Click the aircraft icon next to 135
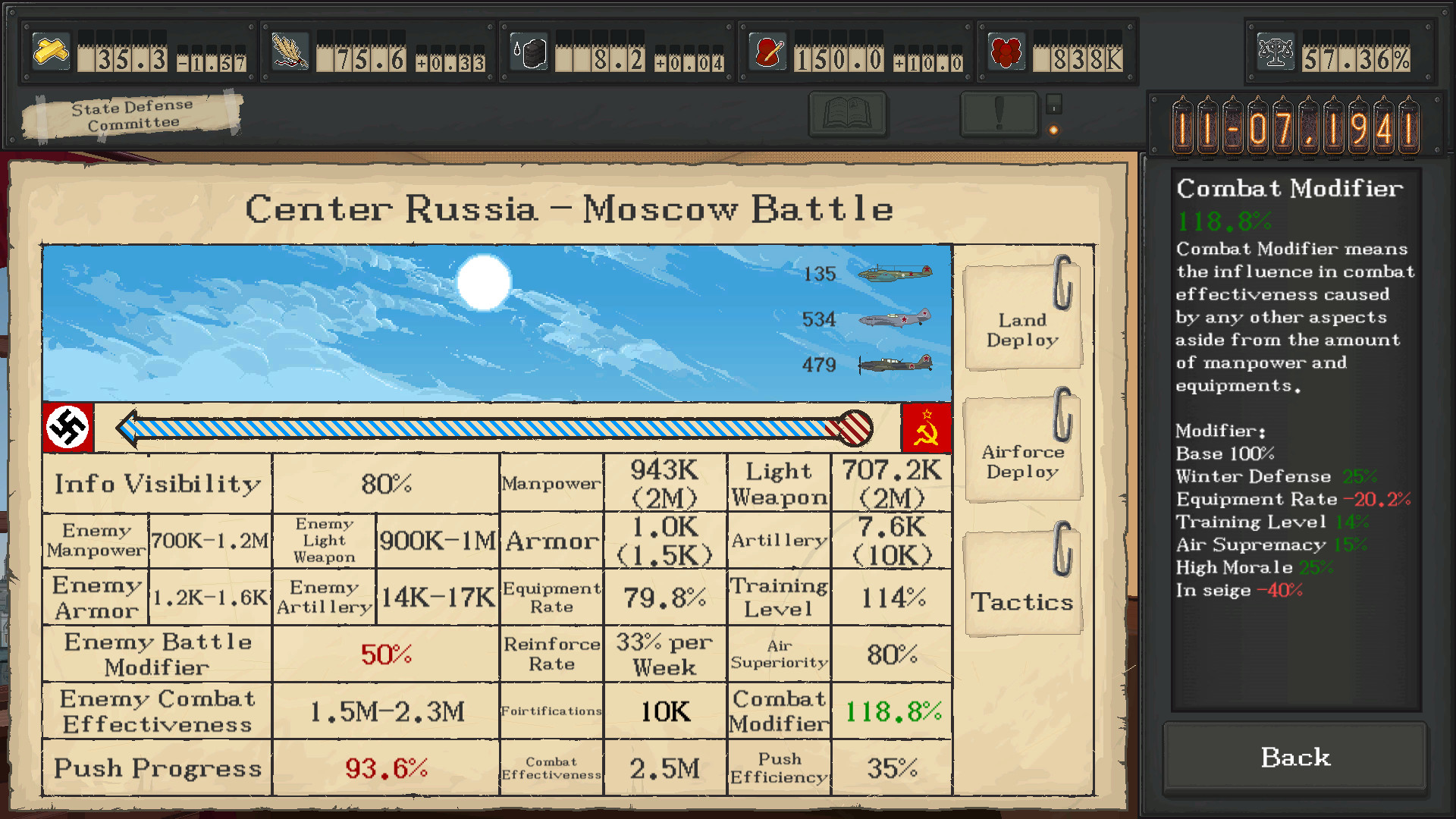Viewport: 1456px width, 819px height. tap(895, 275)
